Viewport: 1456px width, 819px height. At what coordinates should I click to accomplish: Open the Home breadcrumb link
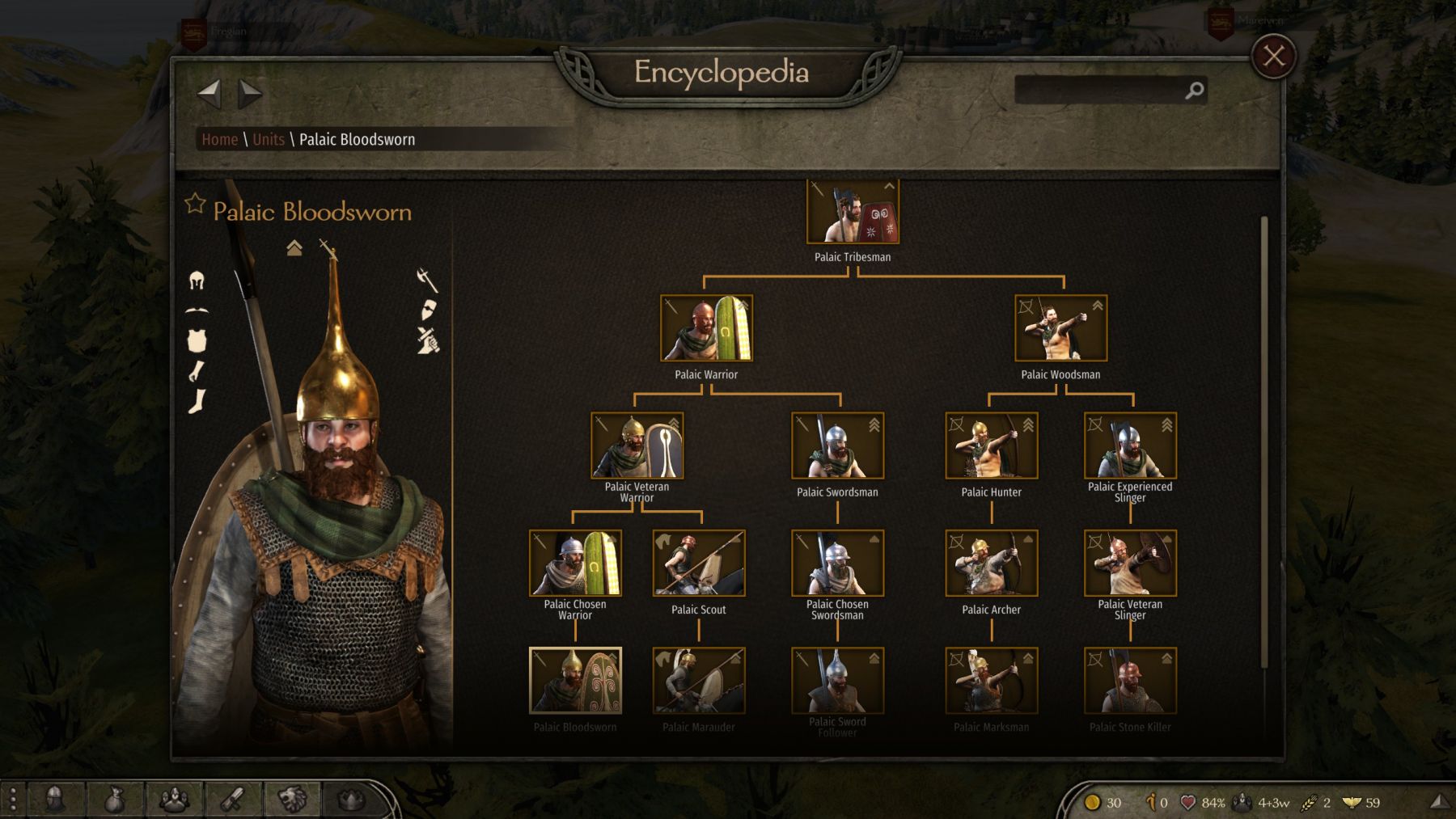[219, 139]
